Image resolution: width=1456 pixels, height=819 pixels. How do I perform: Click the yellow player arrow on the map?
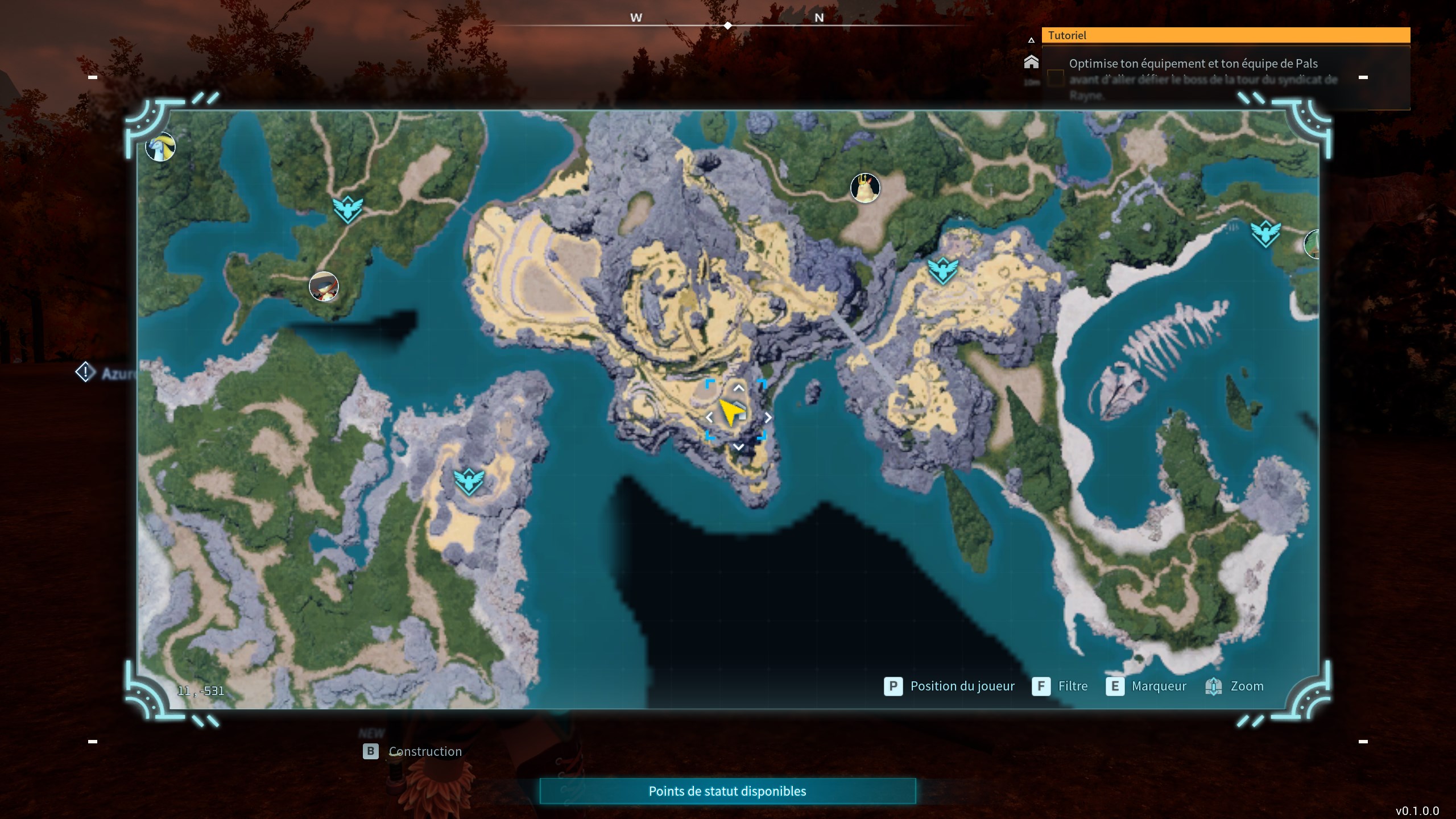730,411
